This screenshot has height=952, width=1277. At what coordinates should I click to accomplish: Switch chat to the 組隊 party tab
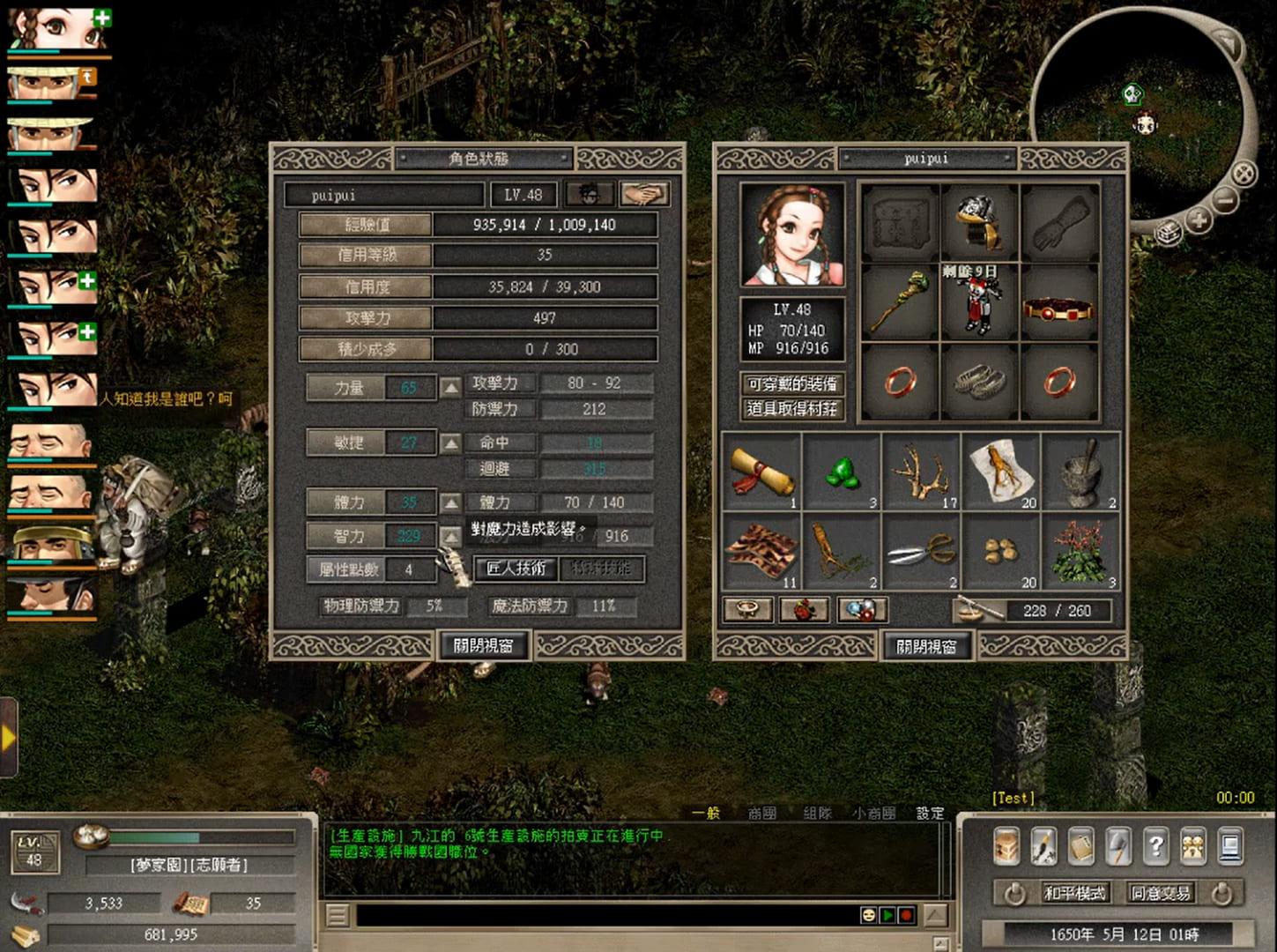[818, 813]
